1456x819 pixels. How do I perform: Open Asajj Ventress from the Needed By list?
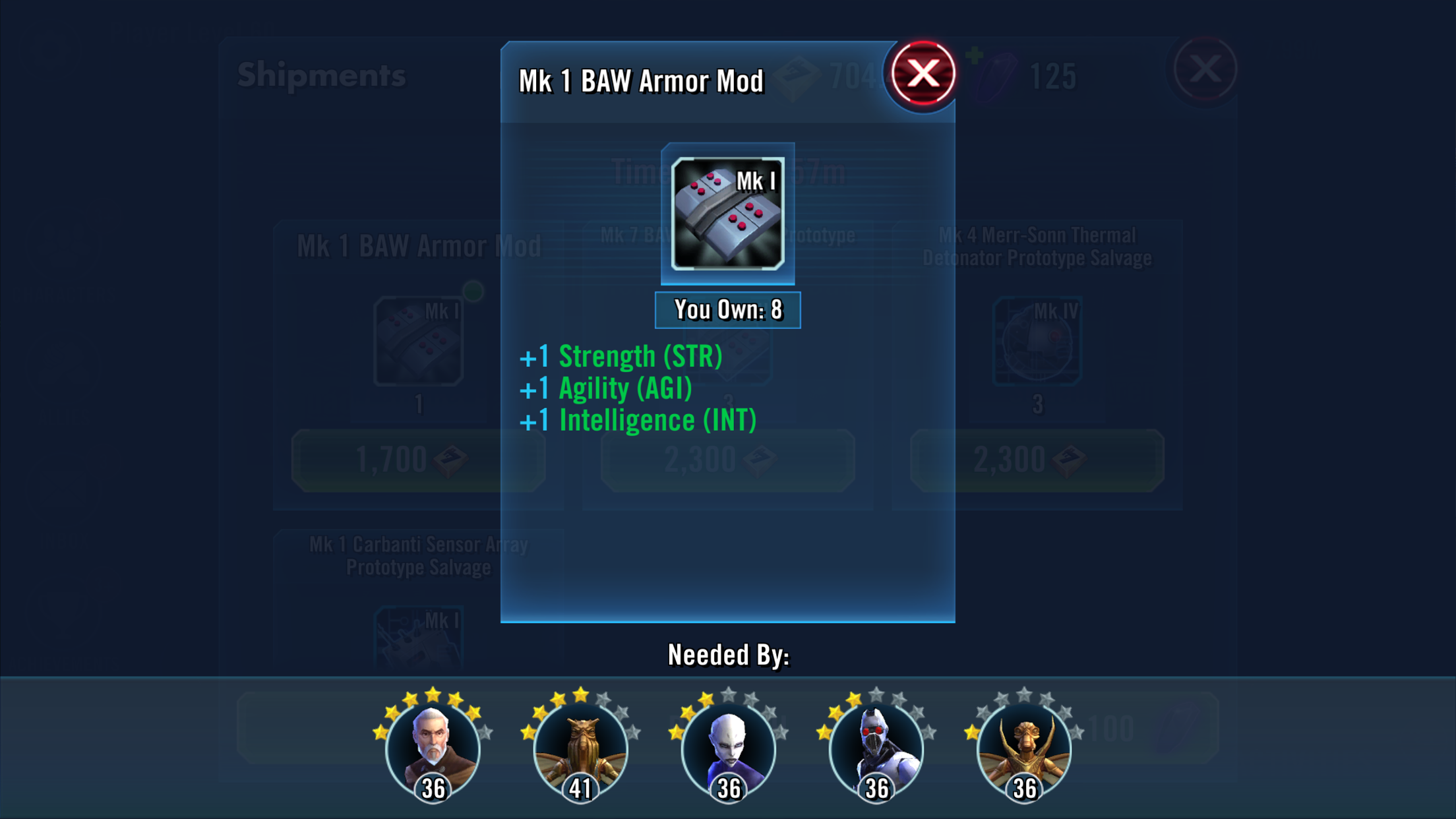728,750
